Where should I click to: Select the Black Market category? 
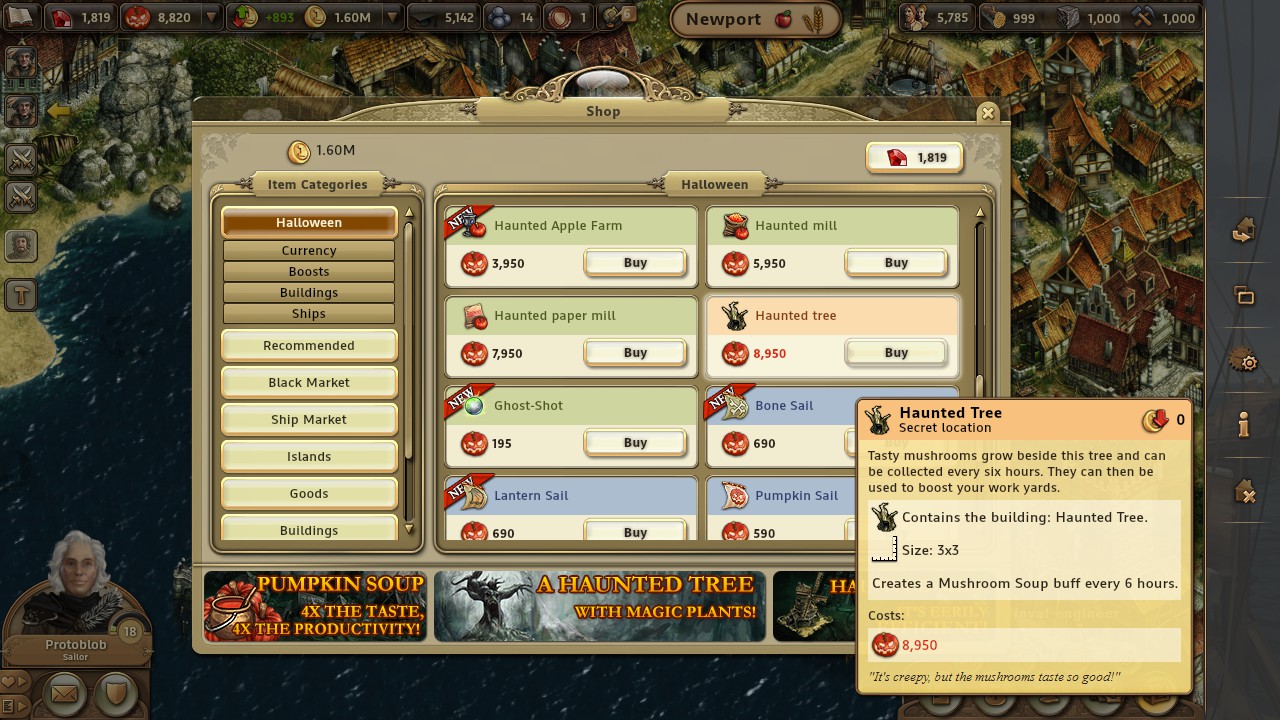308,382
